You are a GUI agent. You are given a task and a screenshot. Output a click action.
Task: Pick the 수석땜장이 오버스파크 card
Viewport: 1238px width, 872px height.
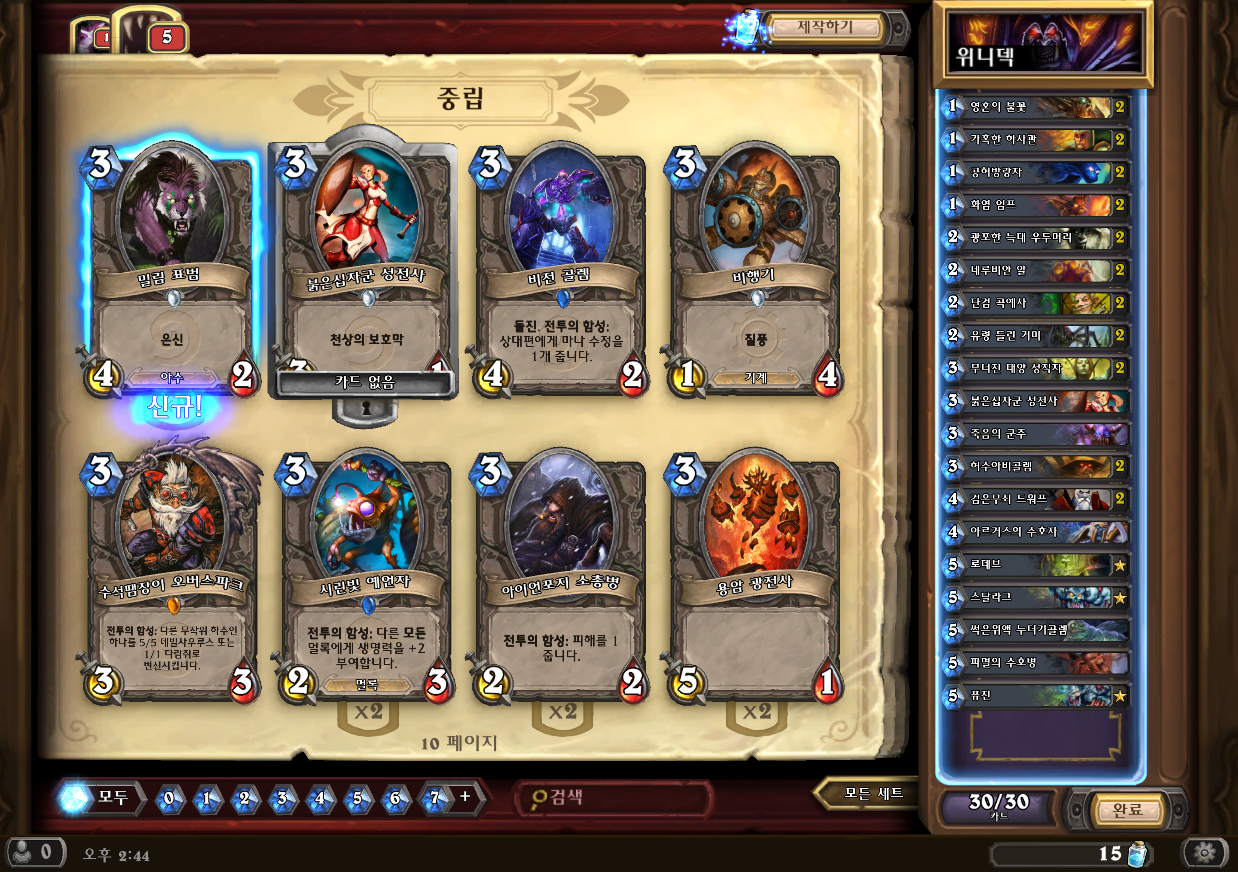(x=171, y=580)
